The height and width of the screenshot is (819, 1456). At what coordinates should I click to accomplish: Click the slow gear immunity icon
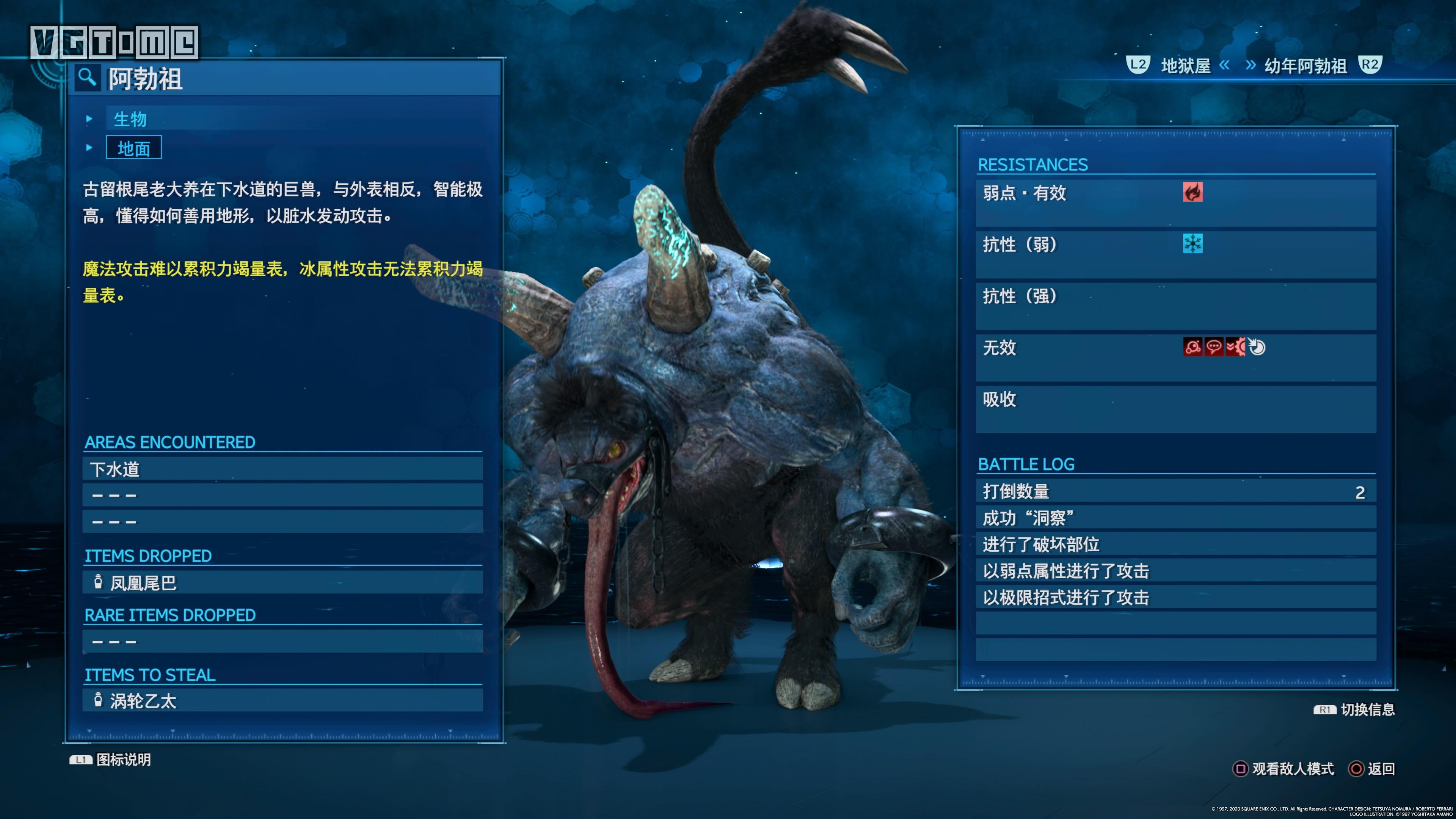coord(1236,347)
